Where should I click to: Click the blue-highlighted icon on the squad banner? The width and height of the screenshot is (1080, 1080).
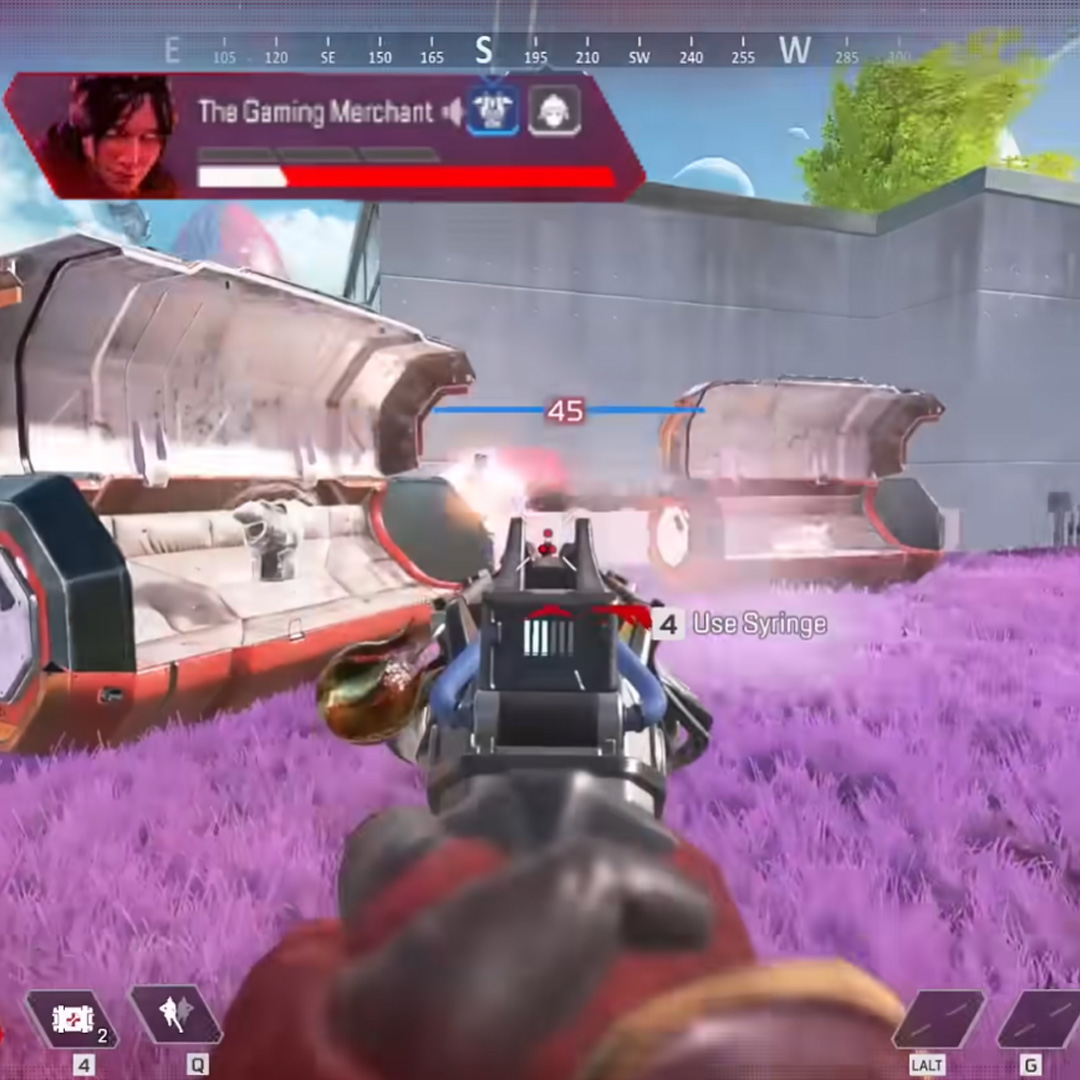[x=494, y=111]
